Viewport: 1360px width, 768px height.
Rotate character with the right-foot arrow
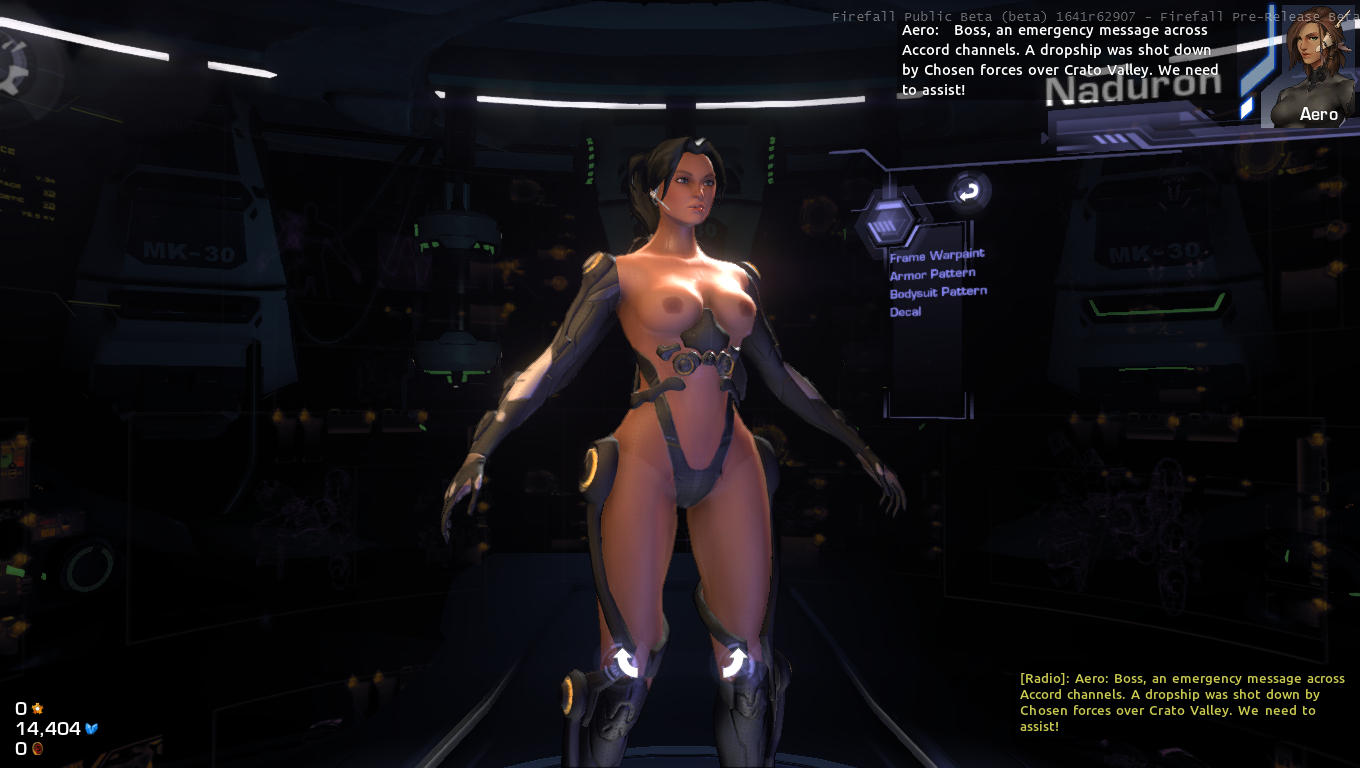[x=733, y=661]
